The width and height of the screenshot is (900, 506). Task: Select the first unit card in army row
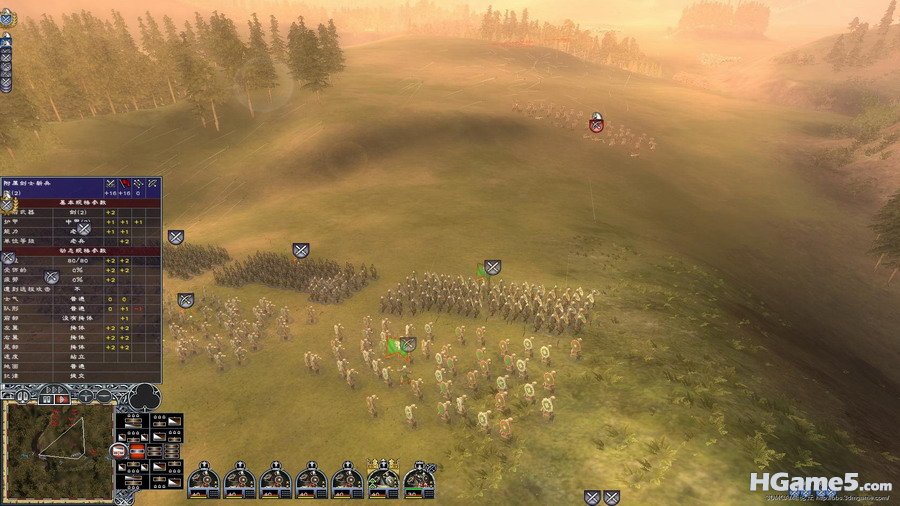pos(204,481)
